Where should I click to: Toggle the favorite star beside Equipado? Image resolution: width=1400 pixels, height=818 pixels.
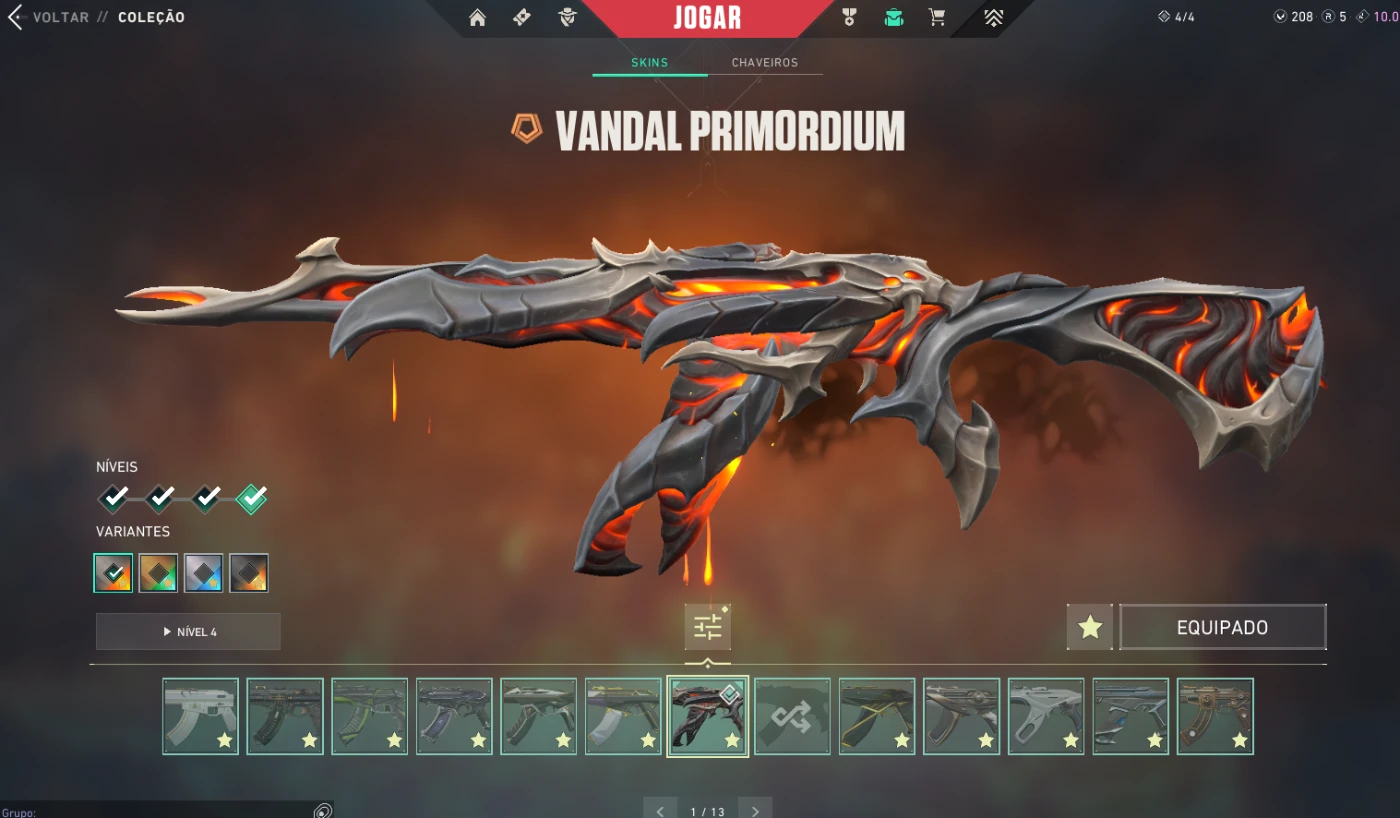point(1089,628)
